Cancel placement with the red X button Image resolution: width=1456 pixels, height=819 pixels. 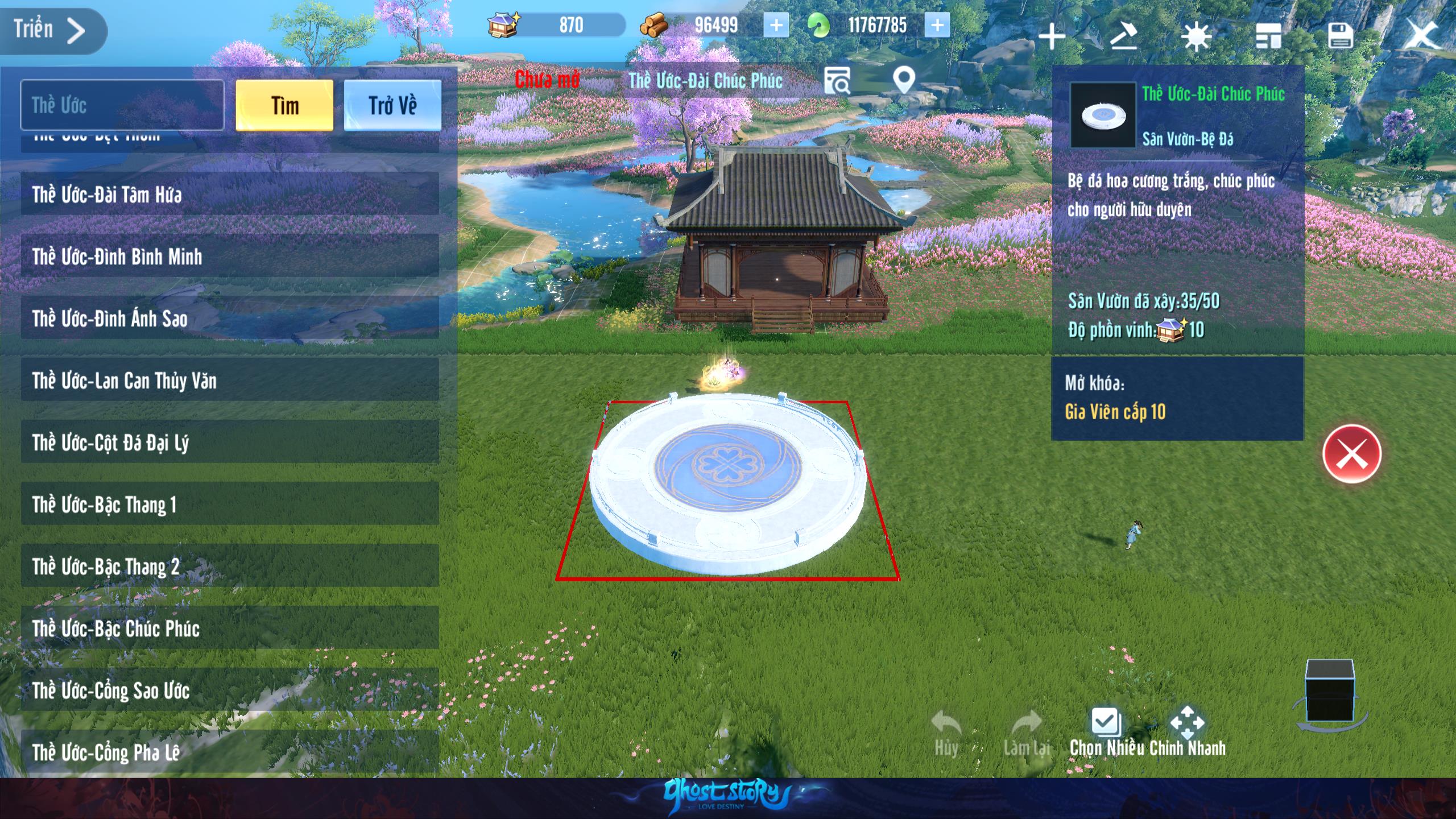click(x=1351, y=454)
